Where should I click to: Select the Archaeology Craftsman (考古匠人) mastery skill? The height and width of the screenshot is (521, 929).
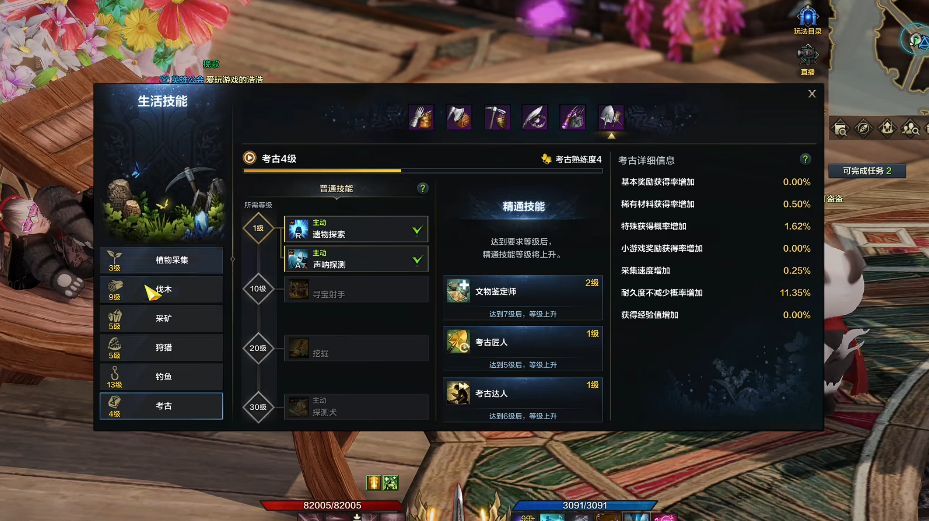[x=523, y=341]
